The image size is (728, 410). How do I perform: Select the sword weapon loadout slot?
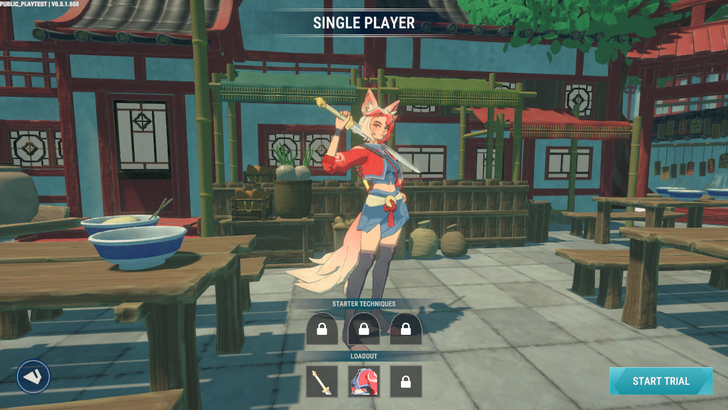pyautogui.click(x=322, y=381)
